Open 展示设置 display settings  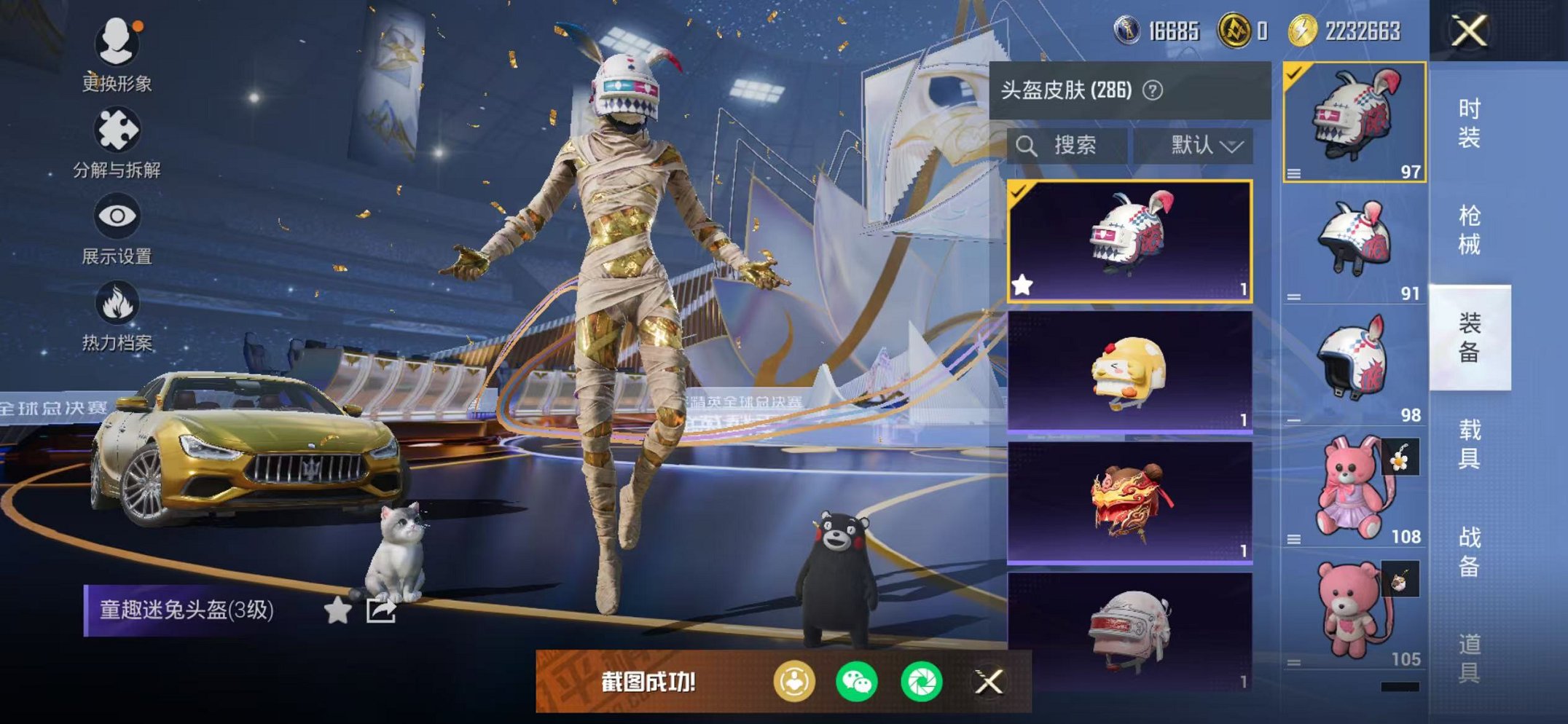click(117, 229)
